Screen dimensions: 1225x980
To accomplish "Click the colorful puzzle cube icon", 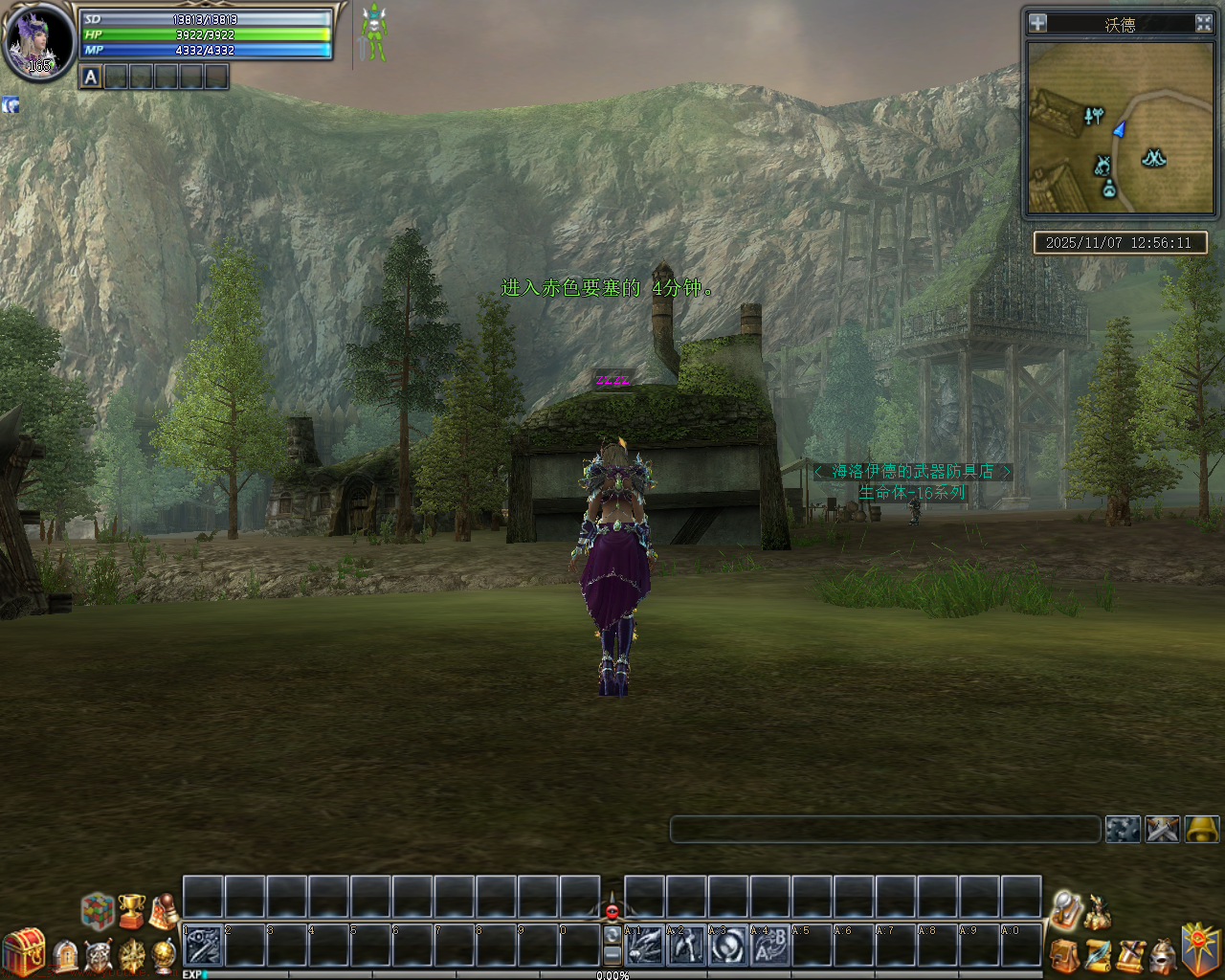I will (97, 911).
